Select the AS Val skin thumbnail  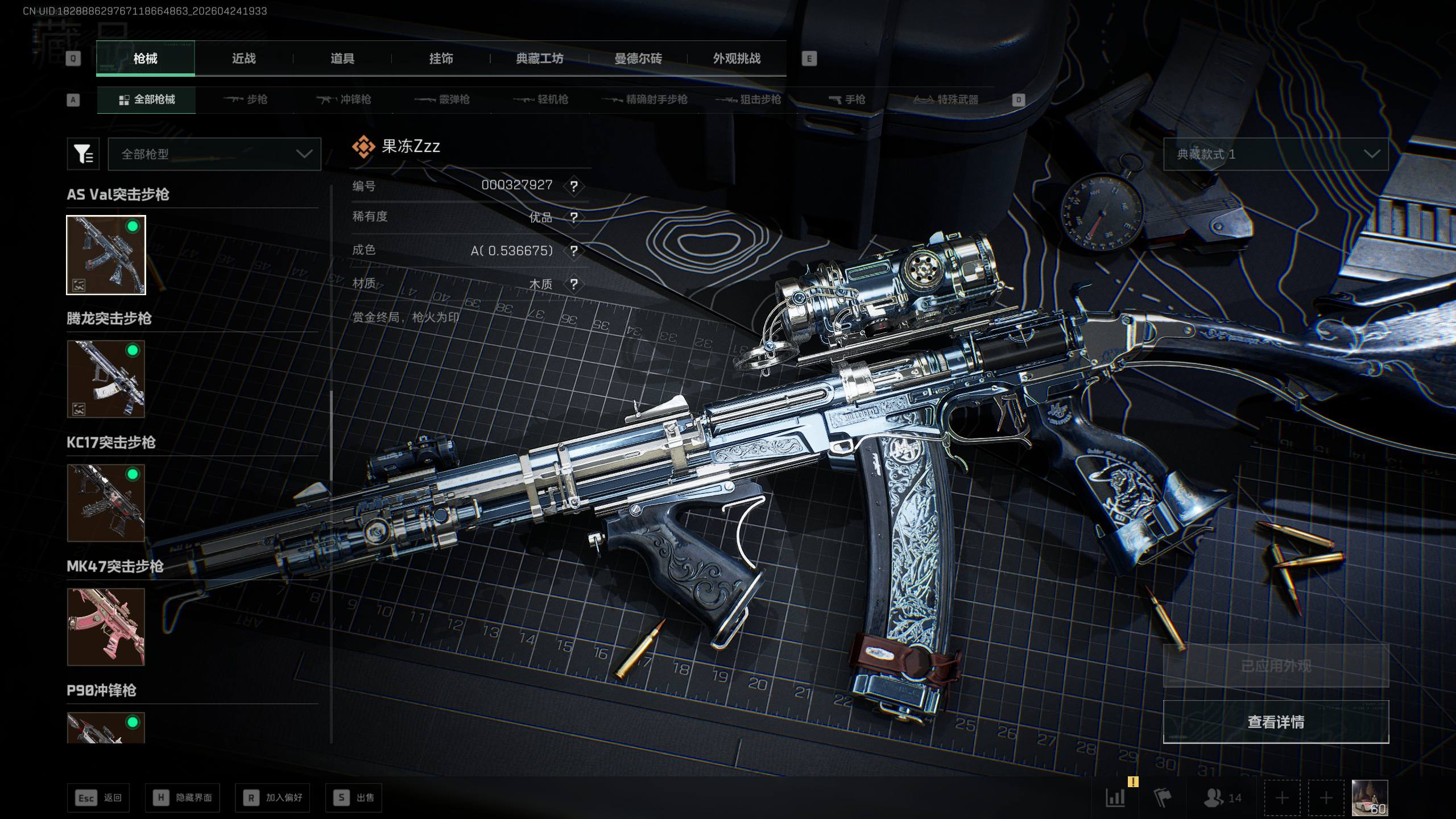point(106,255)
